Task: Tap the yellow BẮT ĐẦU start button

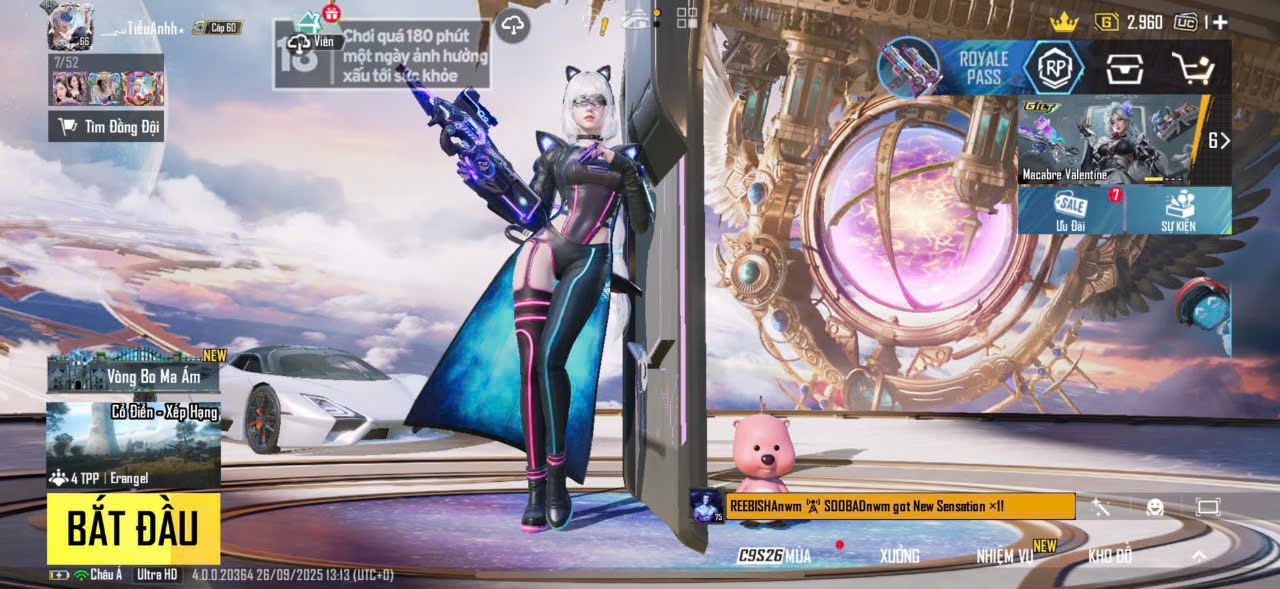Action: click(132, 528)
